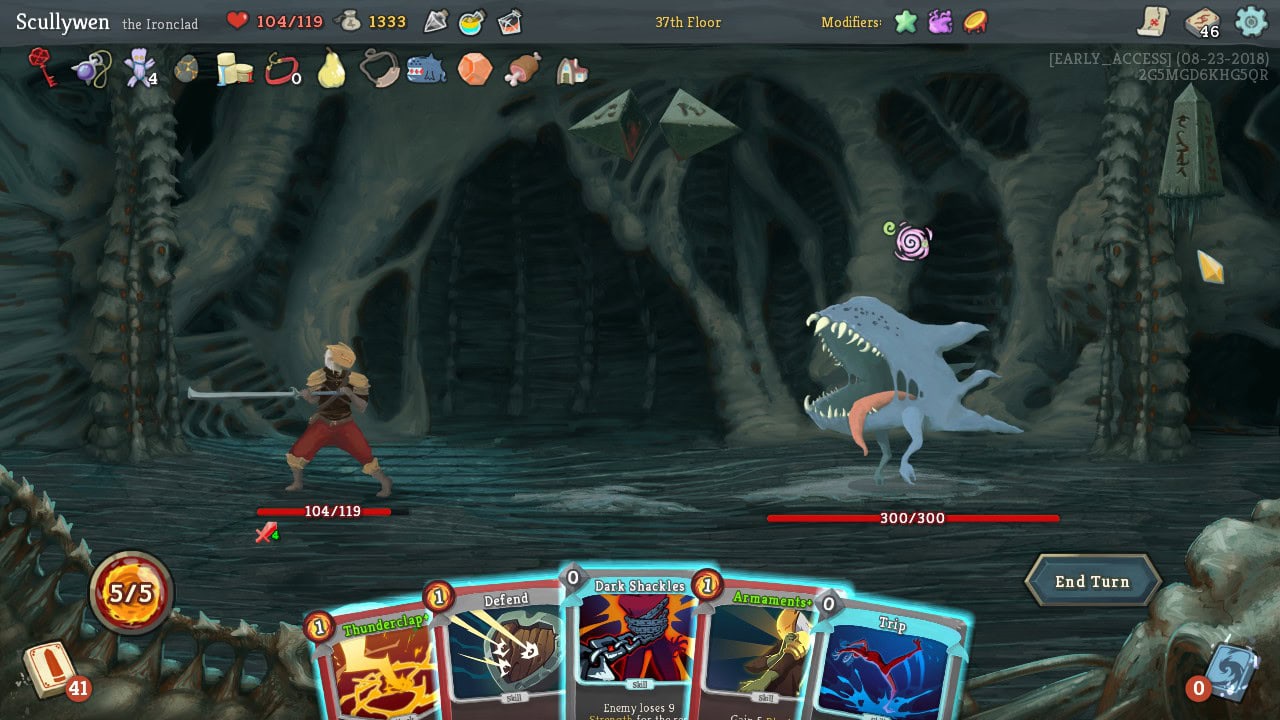Check the meat on the bone relic
The height and width of the screenshot is (720, 1280).
point(522,69)
